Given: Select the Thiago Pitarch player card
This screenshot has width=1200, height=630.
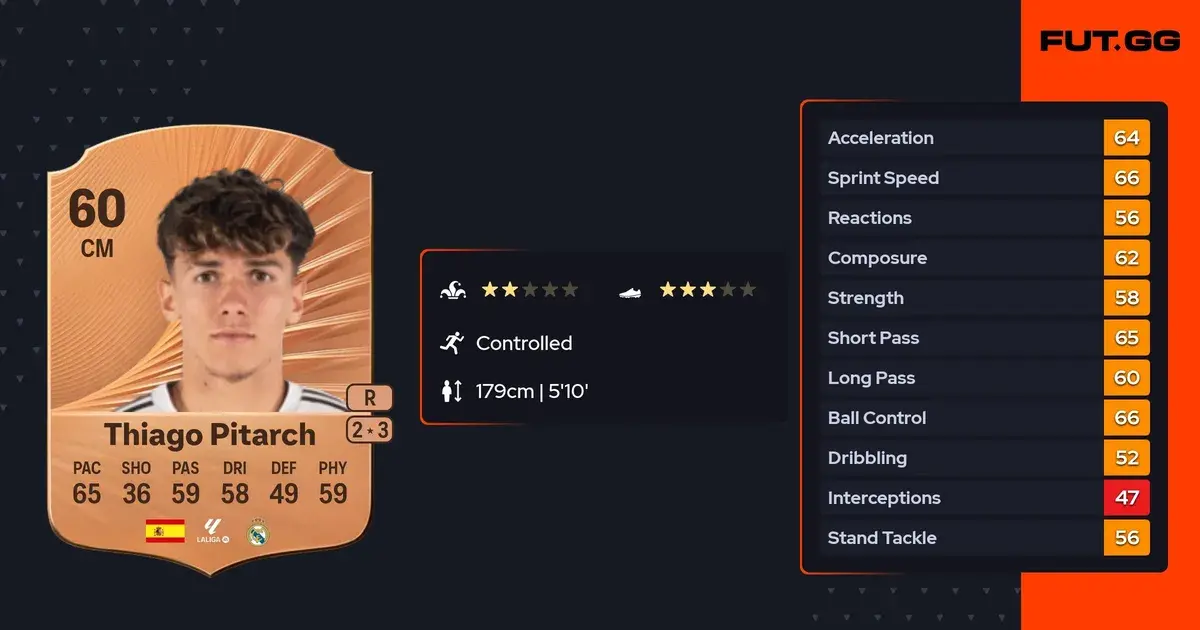Looking at the screenshot, I should (210, 360).
